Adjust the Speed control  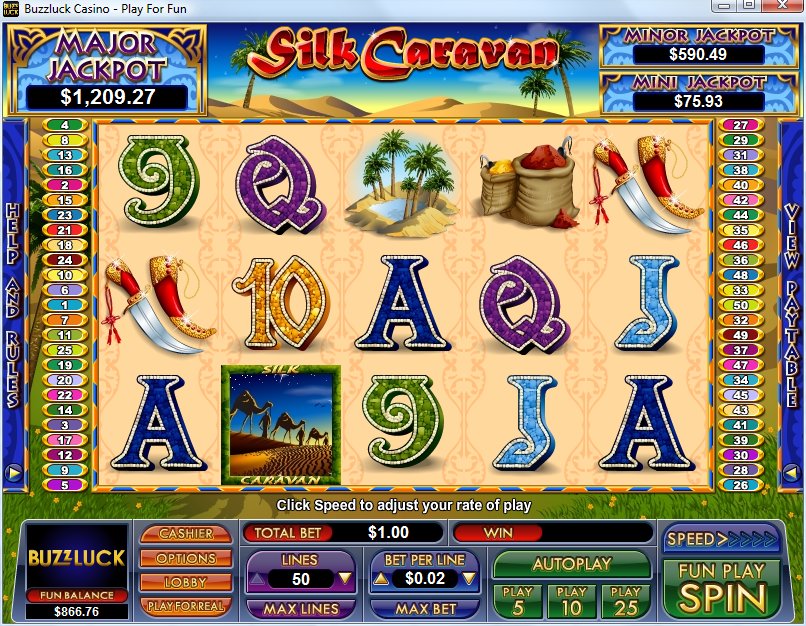(720, 538)
